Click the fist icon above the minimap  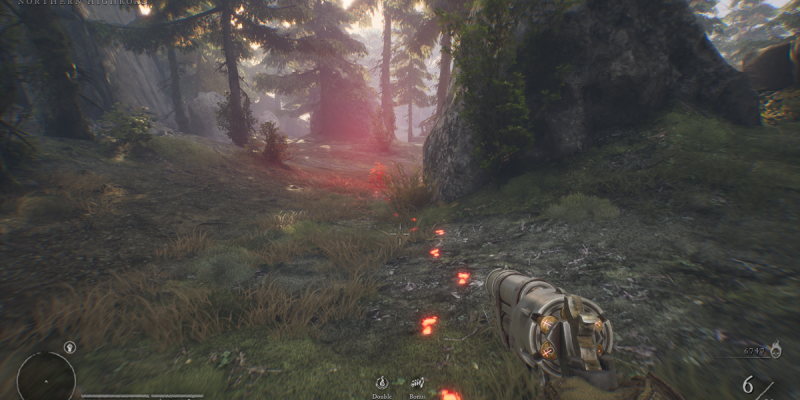69,348
